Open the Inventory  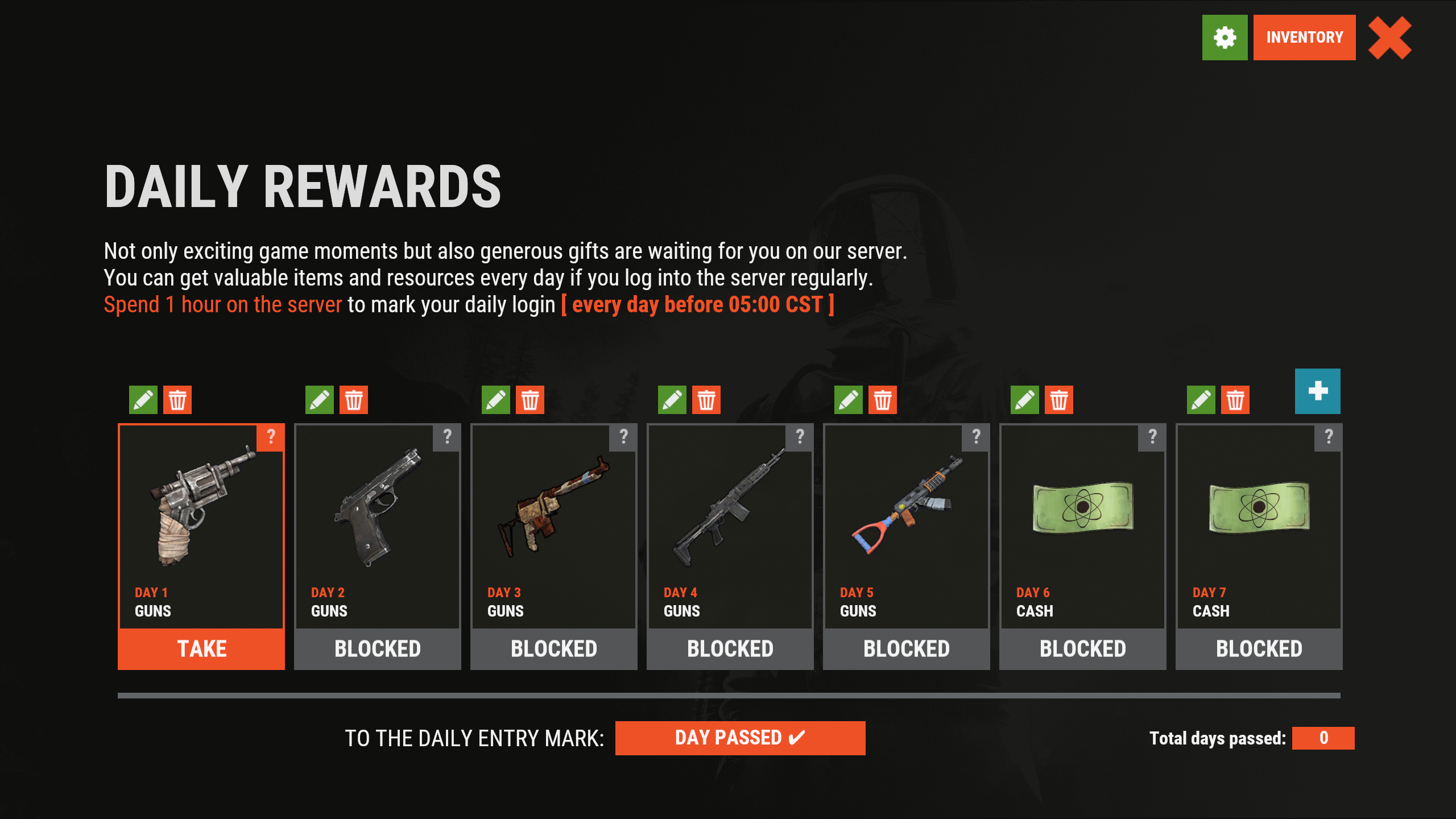[1304, 38]
